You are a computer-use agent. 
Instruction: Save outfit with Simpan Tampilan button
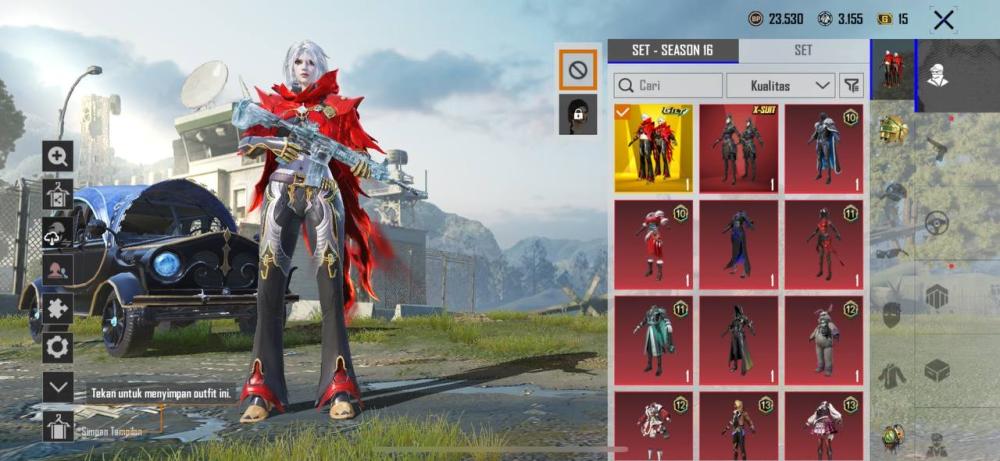[x=58, y=428]
